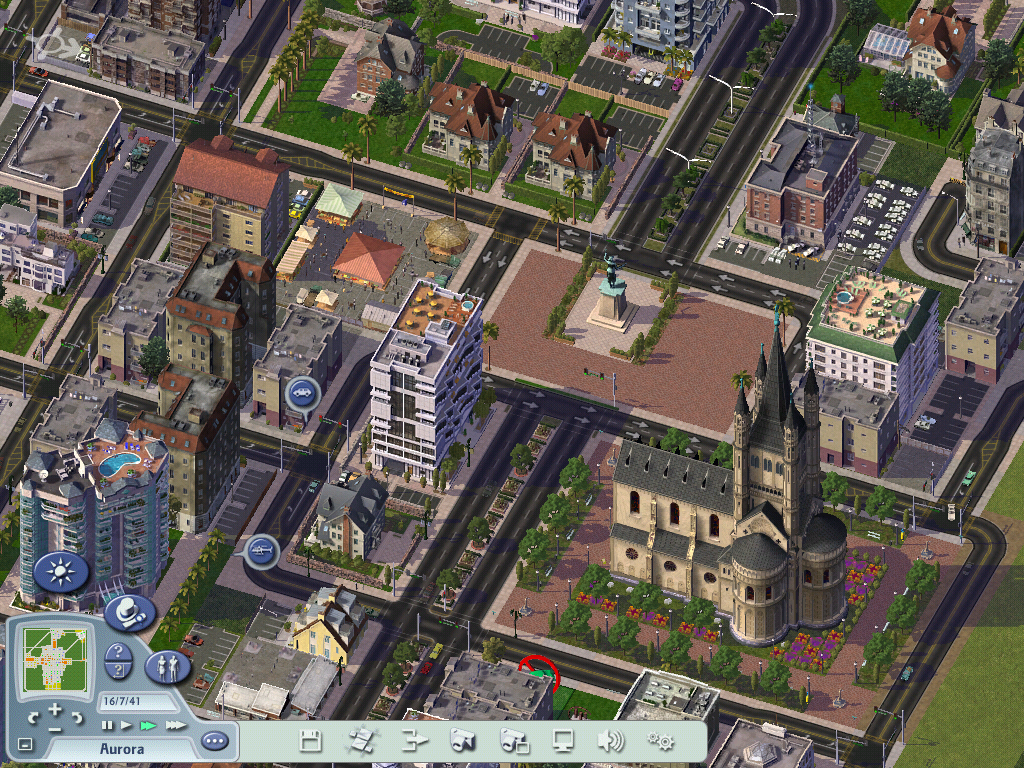
Task: Rotate view clockwise with right curved arrow
Action: click(x=77, y=716)
